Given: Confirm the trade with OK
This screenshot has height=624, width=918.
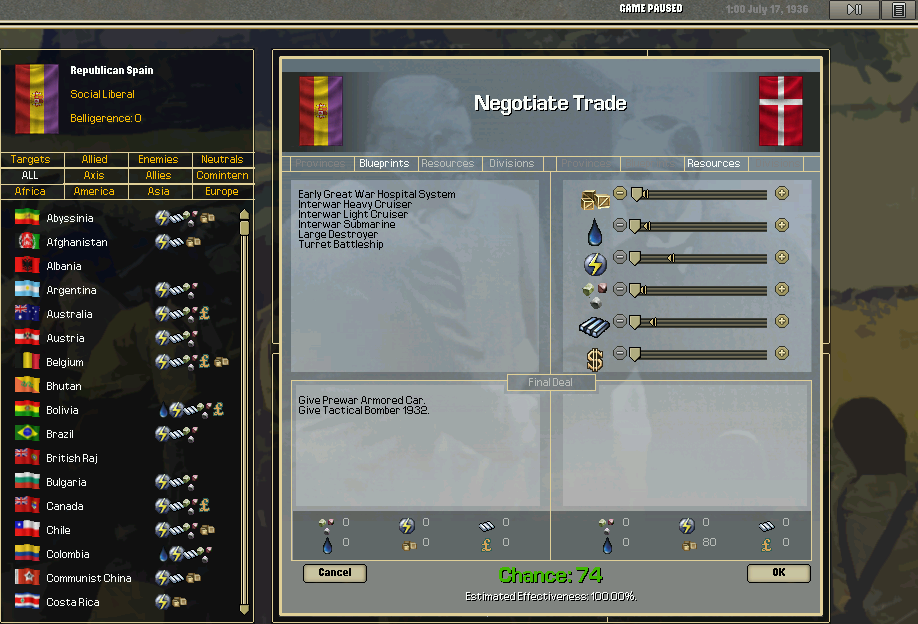Looking at the screenshot, I should tap(778, 573).
